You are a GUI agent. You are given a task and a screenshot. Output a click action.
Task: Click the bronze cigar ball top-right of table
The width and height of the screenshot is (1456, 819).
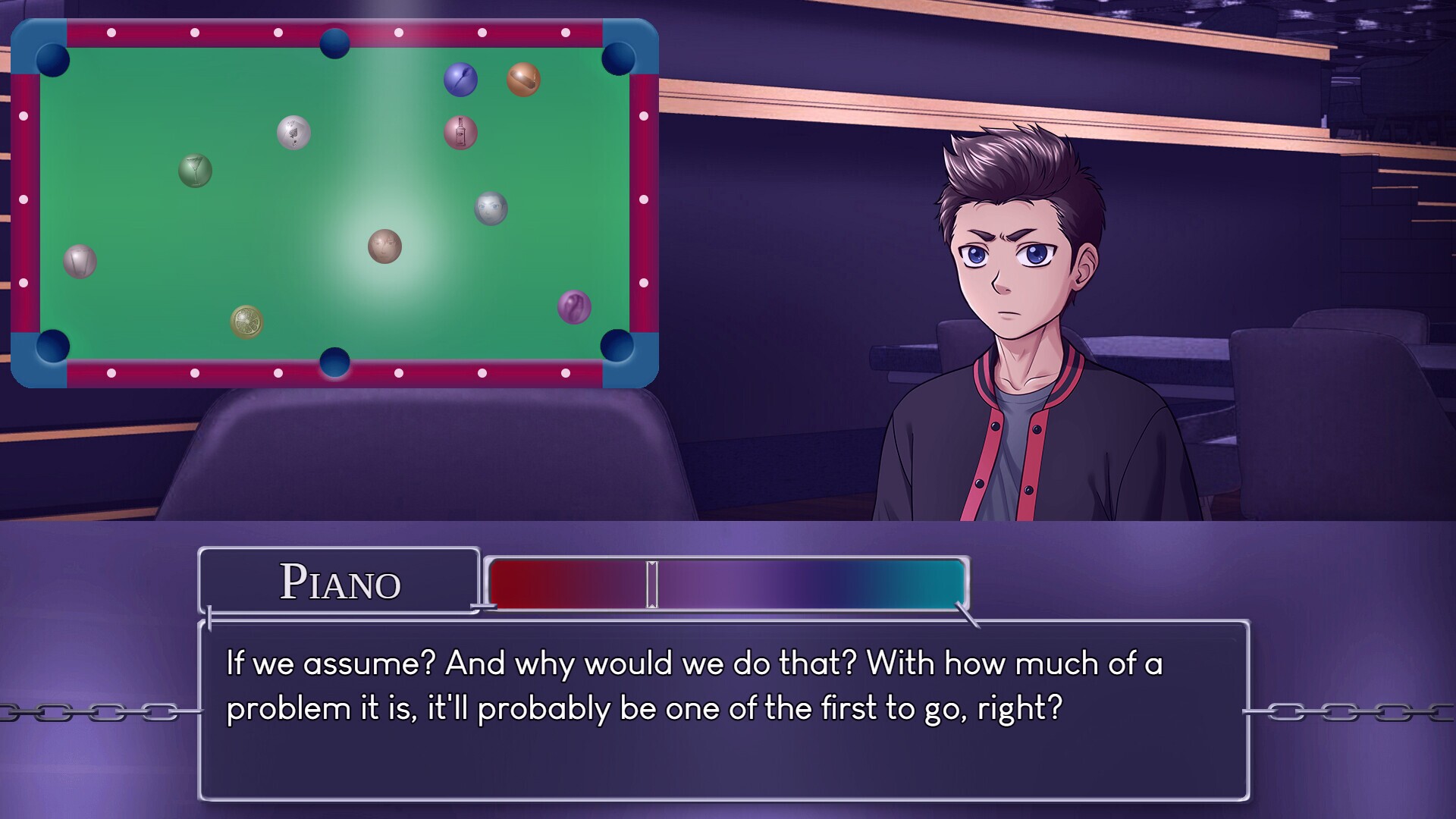point(521,79)
